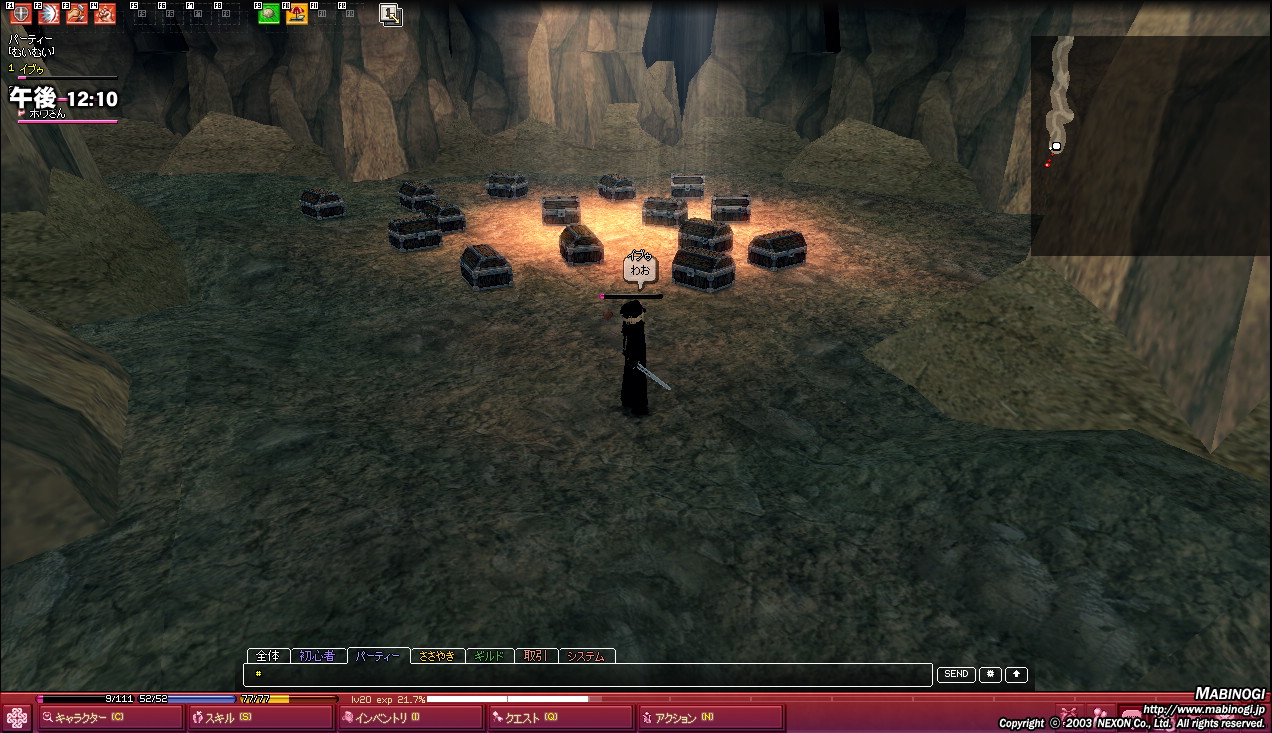
Task: Choose the 取引 trade chat tab
Action: (x=535, y=656)
